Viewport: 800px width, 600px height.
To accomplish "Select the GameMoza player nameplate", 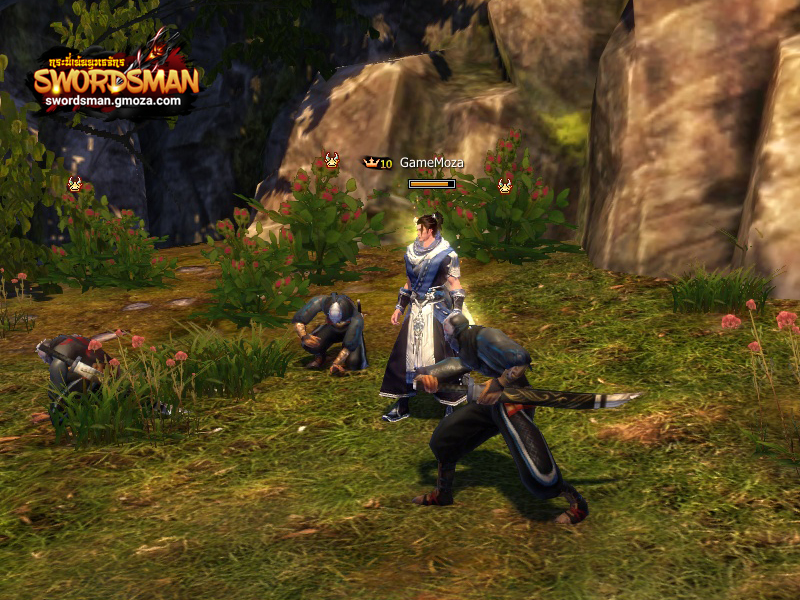I will click(431, 163).
